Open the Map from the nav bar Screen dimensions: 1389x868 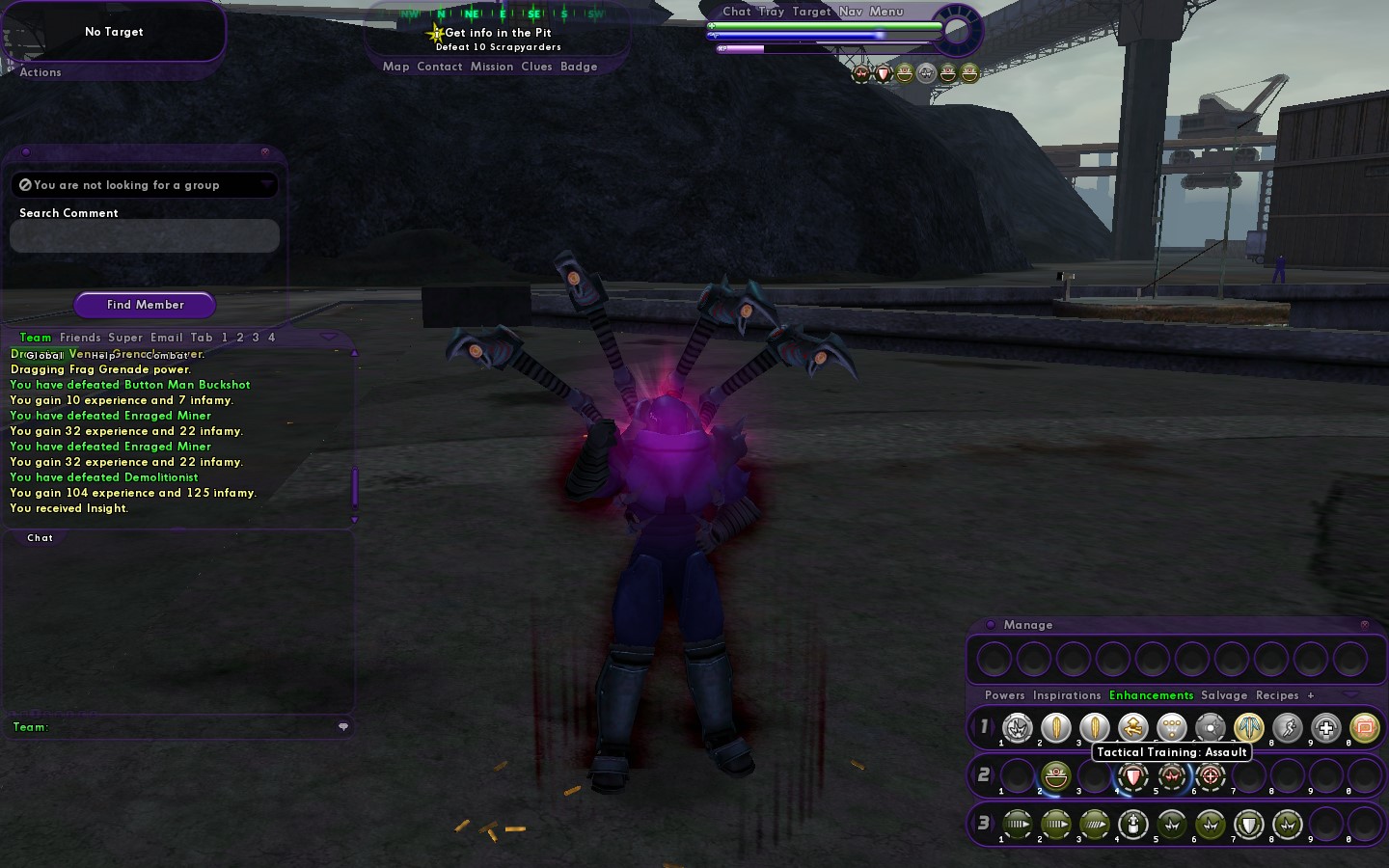coord(395,67)
